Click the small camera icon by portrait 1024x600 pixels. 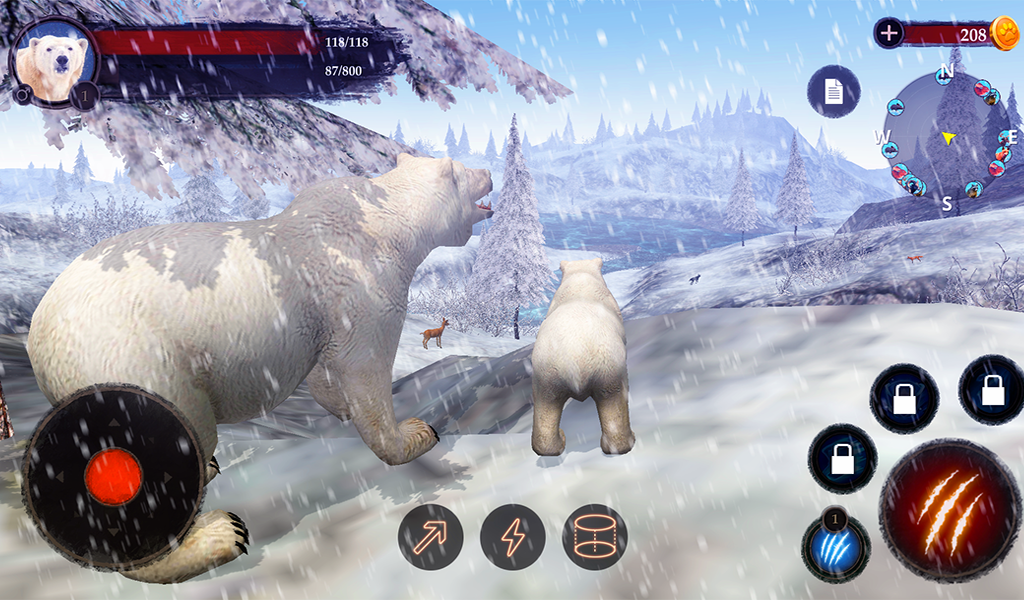(x=21, y=94)
